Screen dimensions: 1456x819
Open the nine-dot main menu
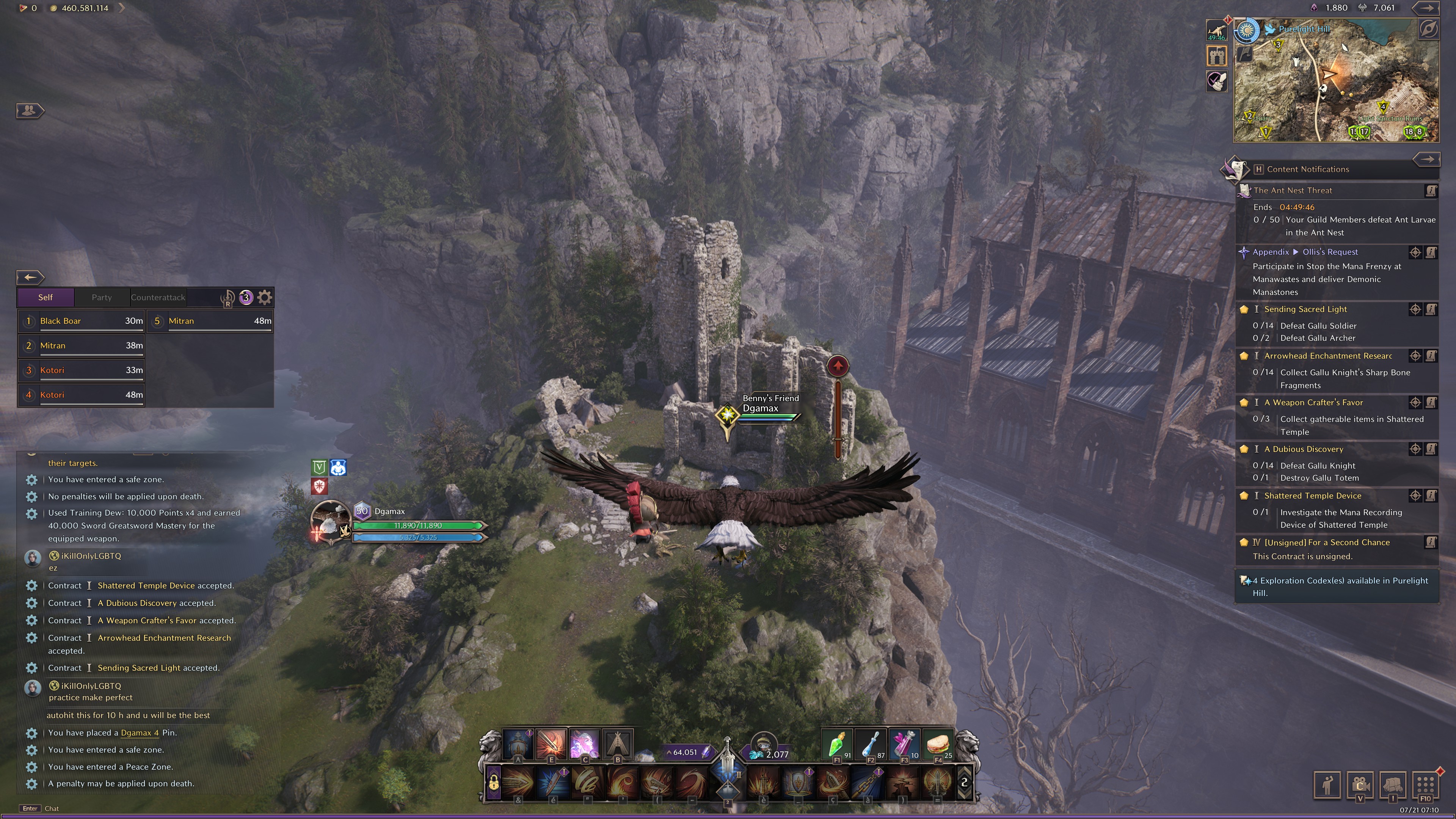1426,784
